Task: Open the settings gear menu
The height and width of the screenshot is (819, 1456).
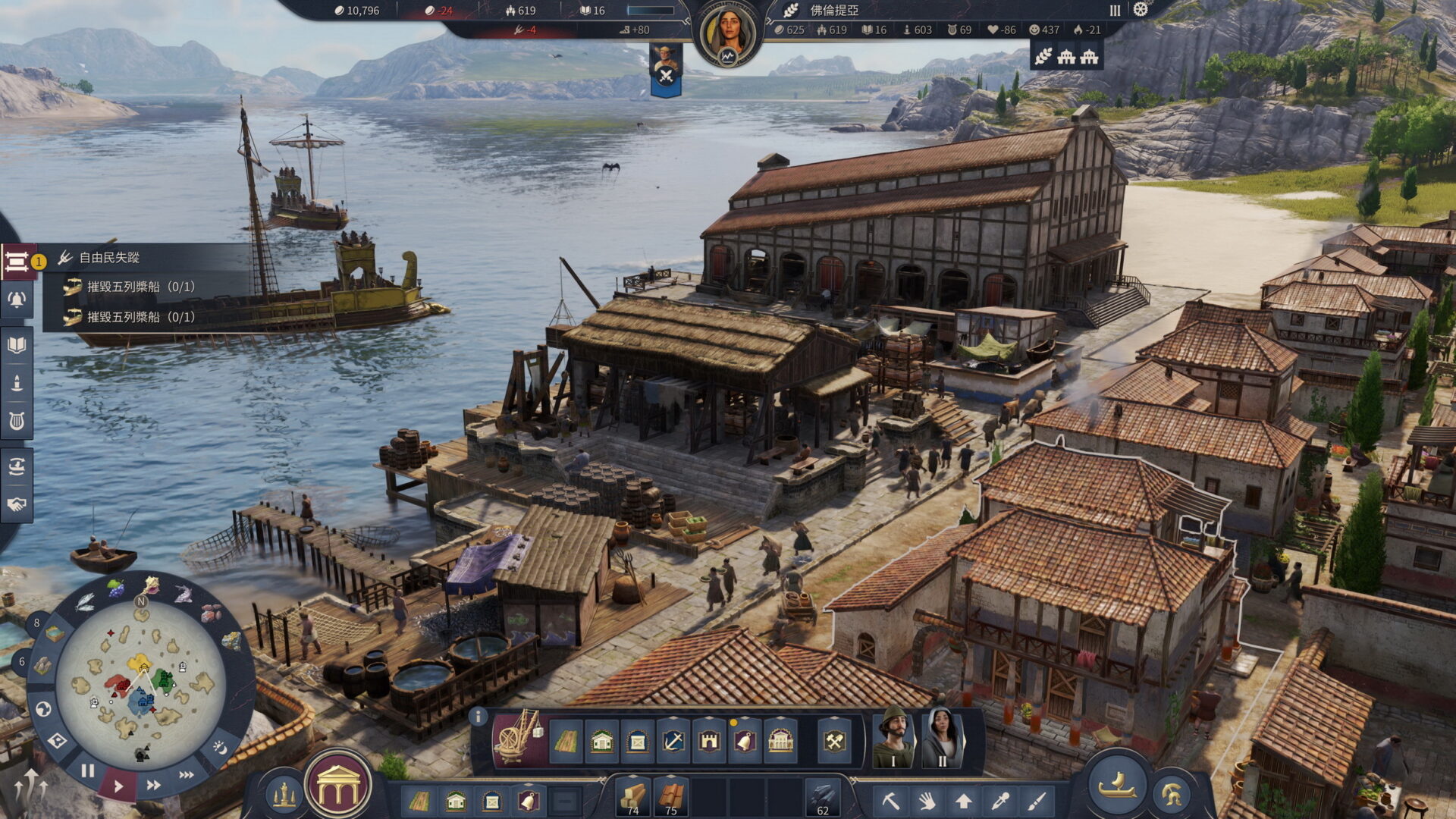Action: [1141, 10]
